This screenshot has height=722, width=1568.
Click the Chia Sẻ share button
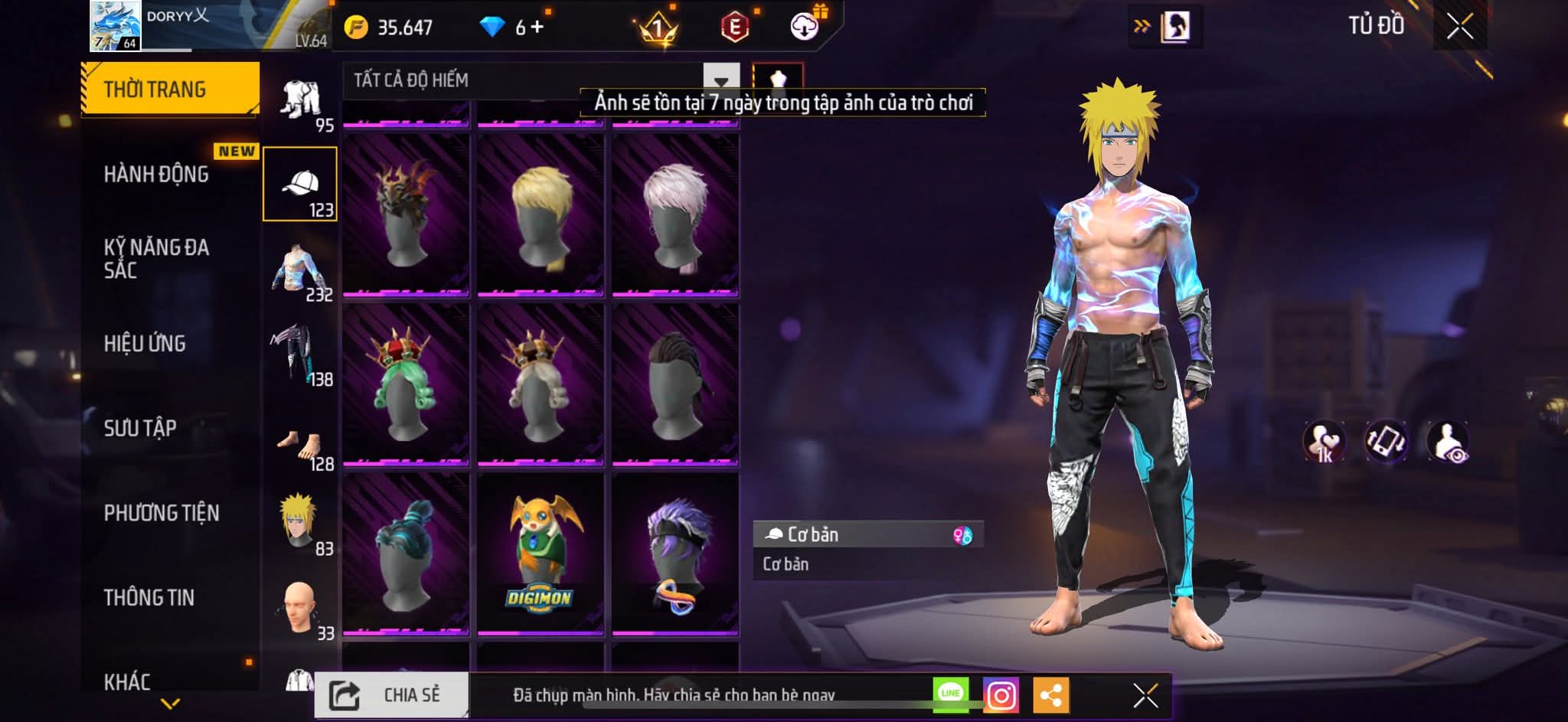pyautogui.click(x=391, y=695)
